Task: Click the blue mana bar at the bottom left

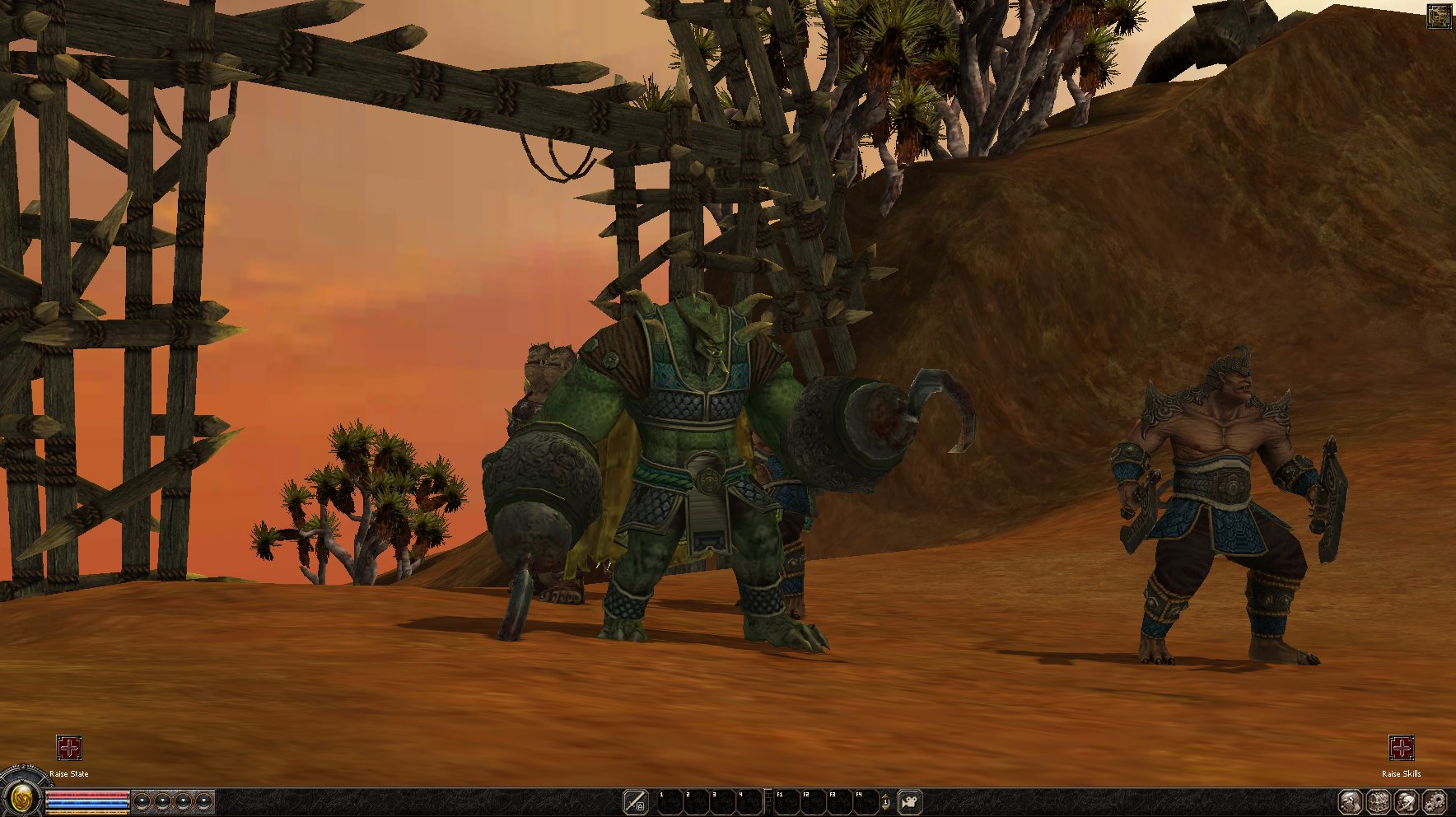Action: (86, 801)
